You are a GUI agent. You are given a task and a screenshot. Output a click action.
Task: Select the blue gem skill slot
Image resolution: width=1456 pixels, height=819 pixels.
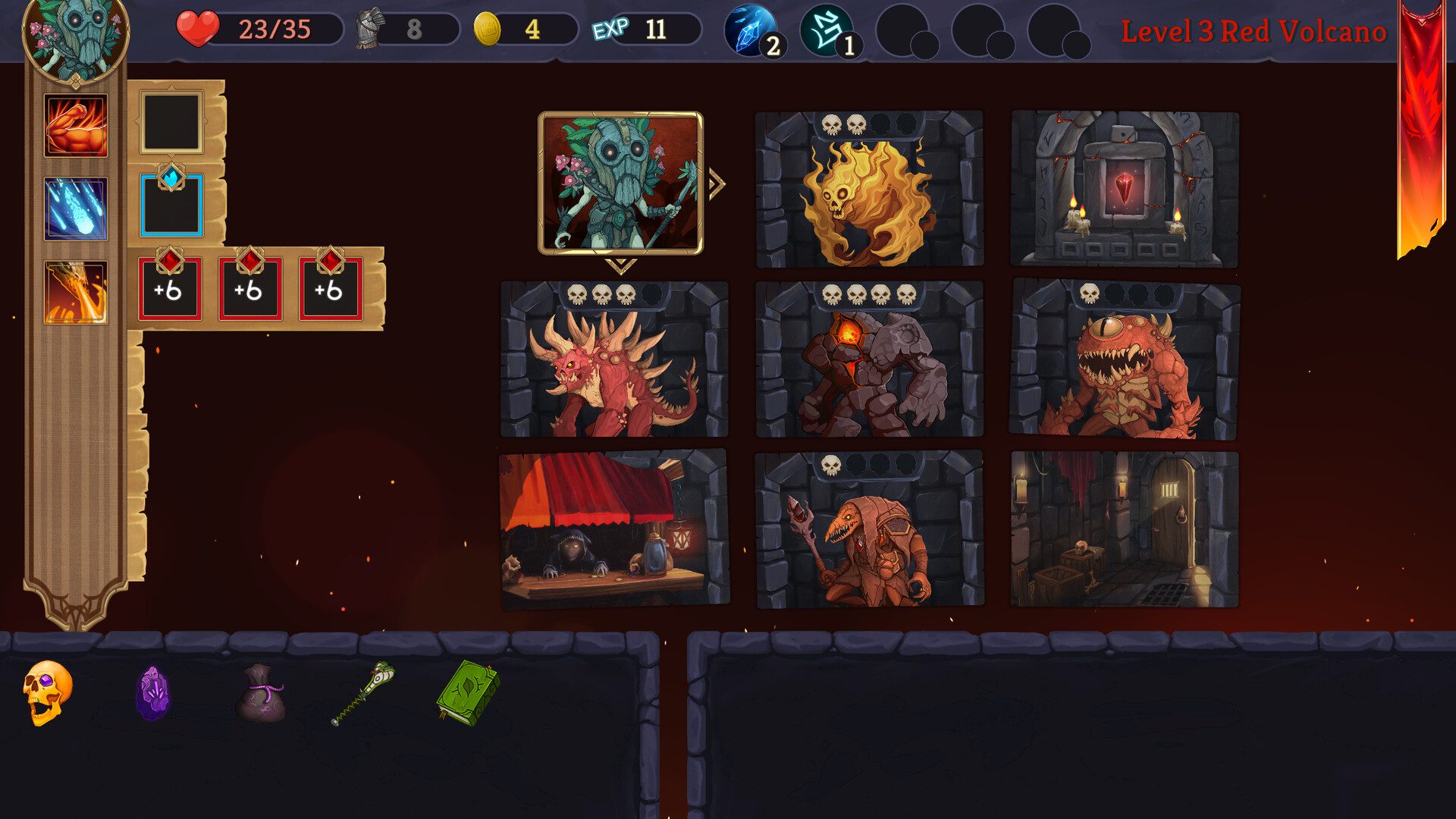171,206
